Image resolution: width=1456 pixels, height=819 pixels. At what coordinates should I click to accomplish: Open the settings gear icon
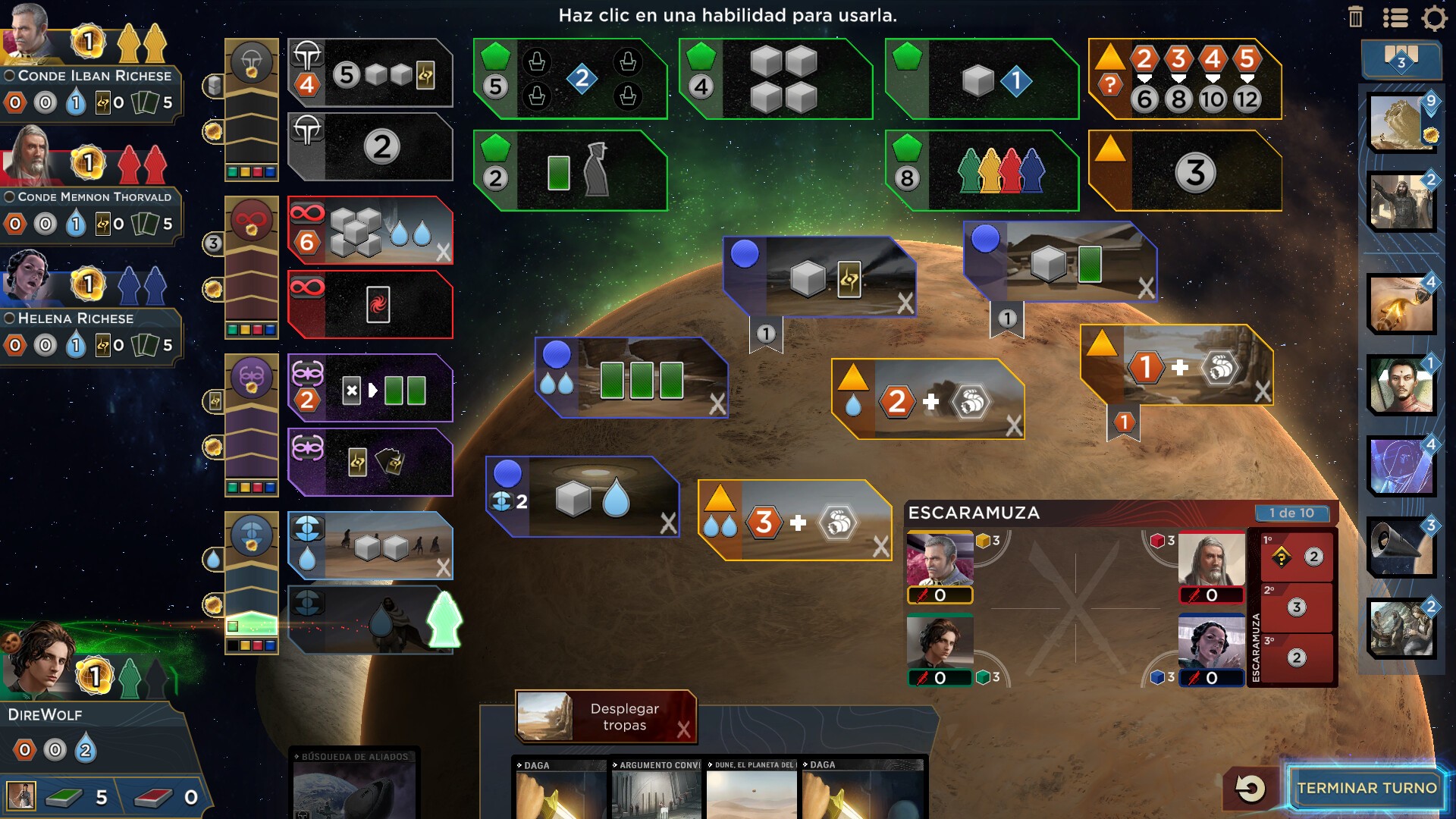coord(1434,17)
